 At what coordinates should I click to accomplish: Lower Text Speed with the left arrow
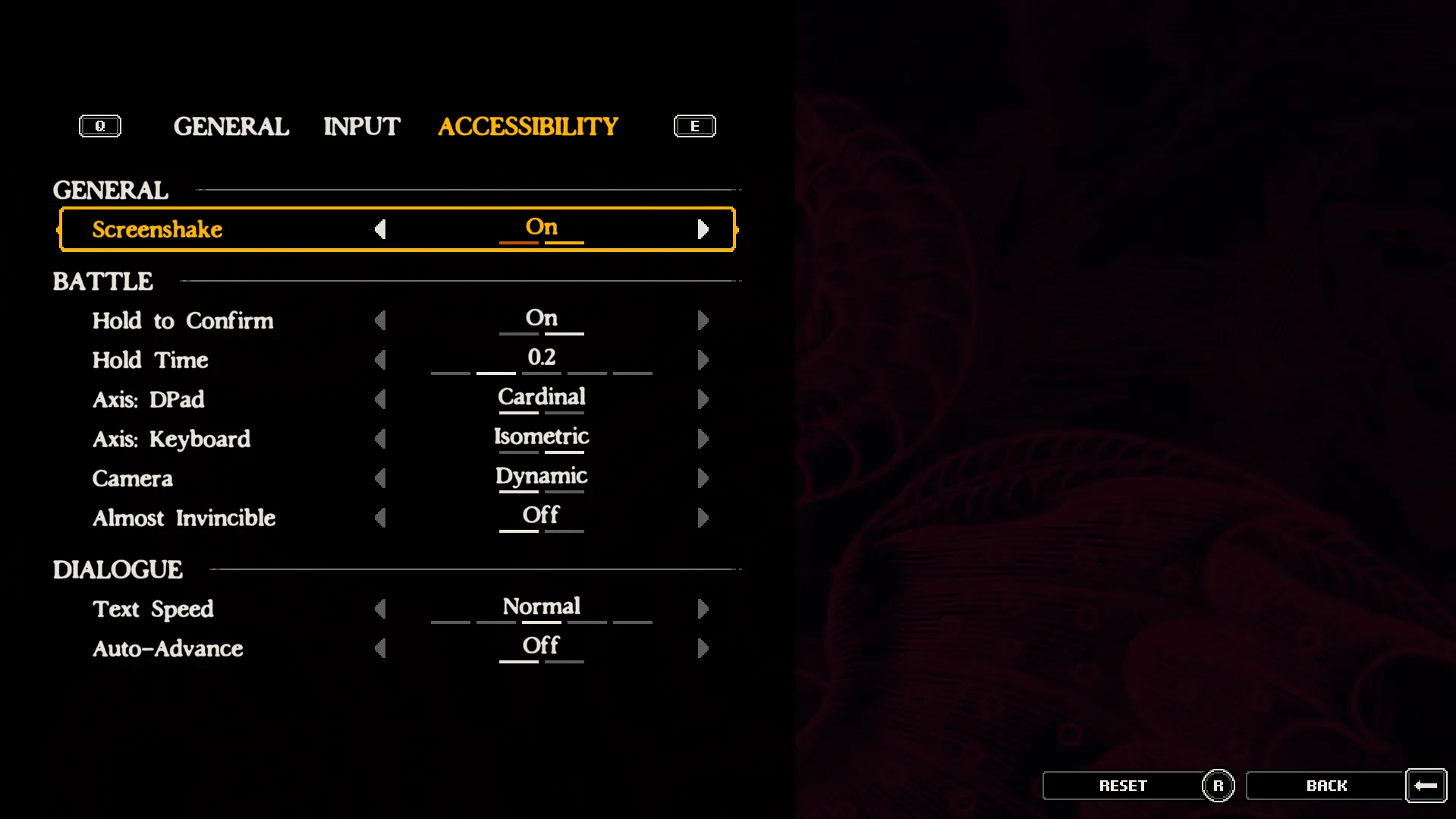380,609
